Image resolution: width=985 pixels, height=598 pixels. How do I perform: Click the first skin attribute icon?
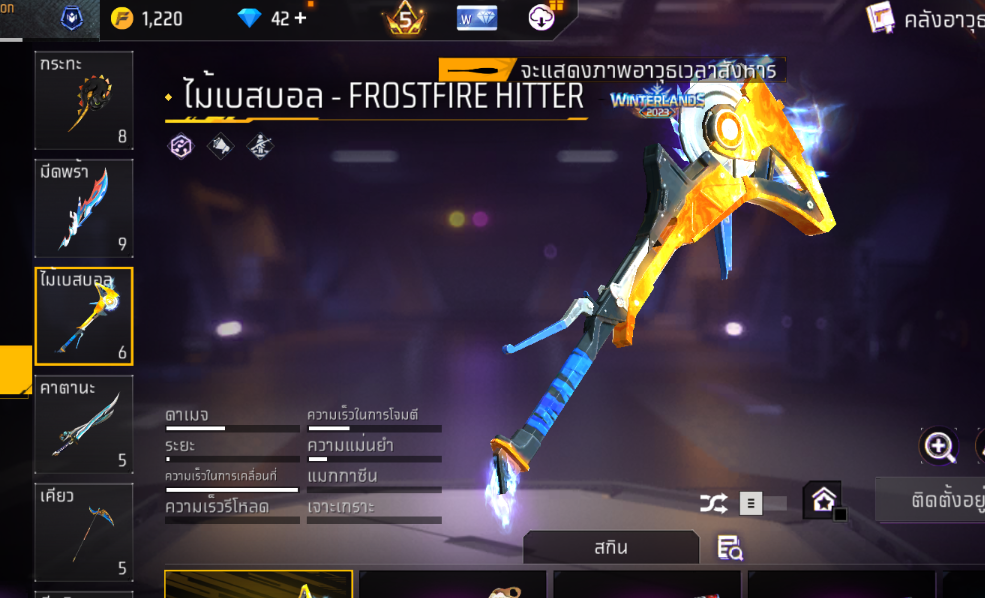pyautogui.click(x=179, y=147)
